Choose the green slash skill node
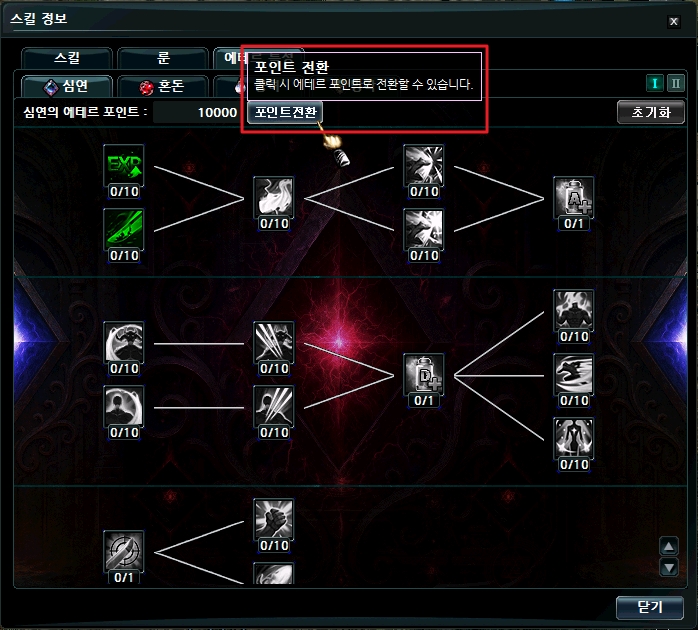 tap(124, 228)
